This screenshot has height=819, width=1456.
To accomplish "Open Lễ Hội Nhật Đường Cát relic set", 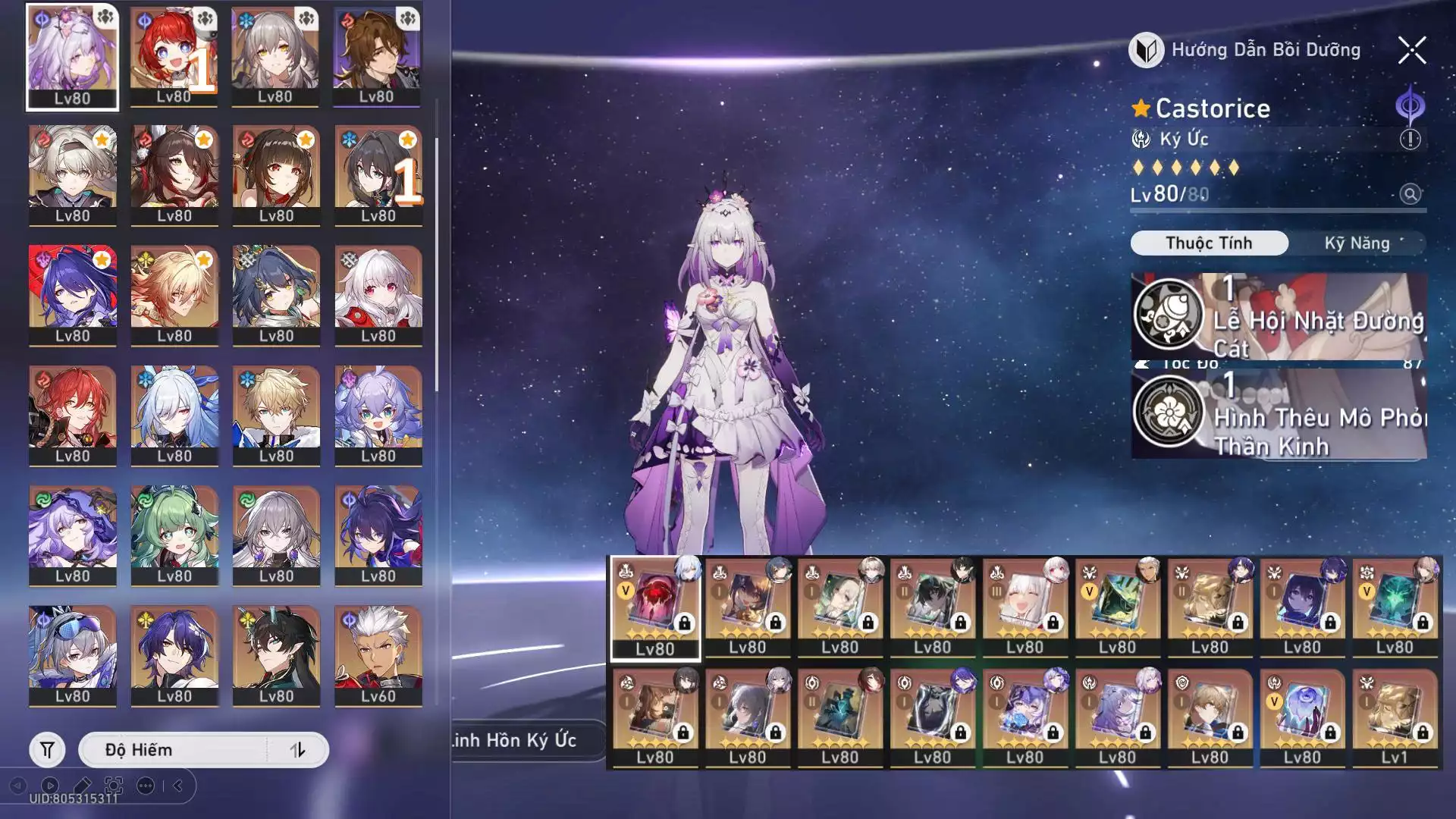I will (x=1279, y=316).
